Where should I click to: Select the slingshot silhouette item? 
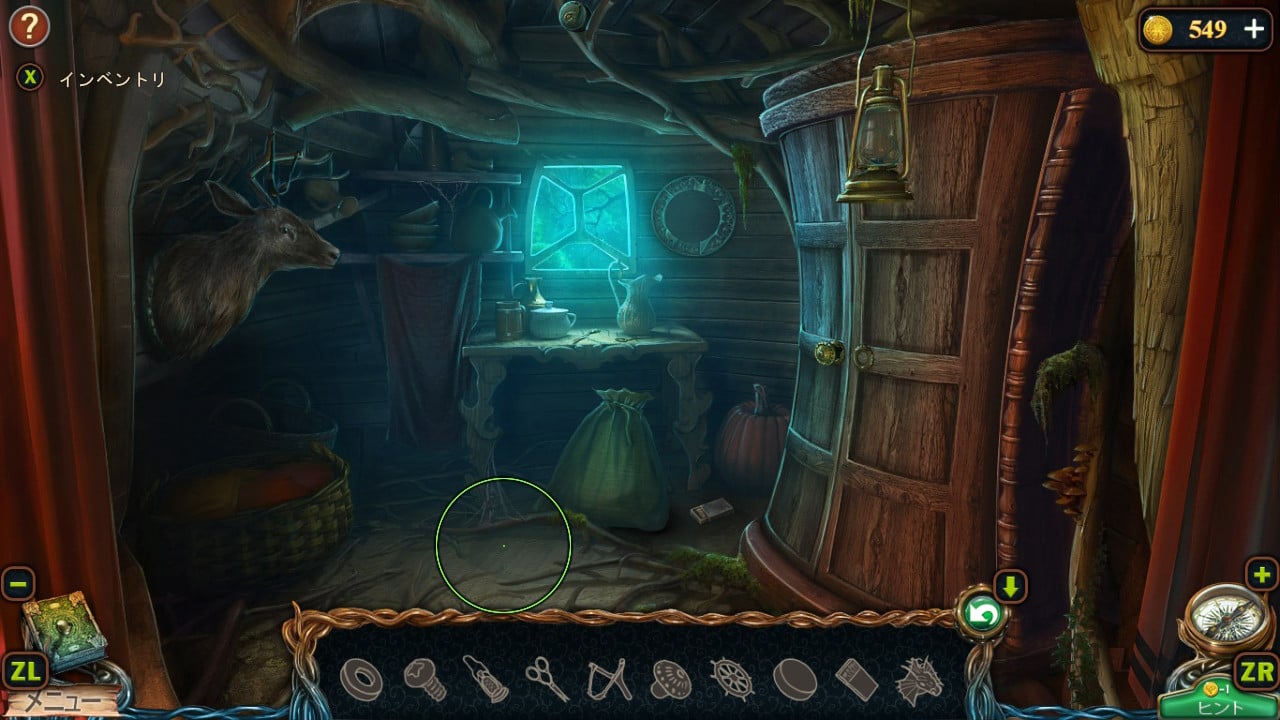609,680
